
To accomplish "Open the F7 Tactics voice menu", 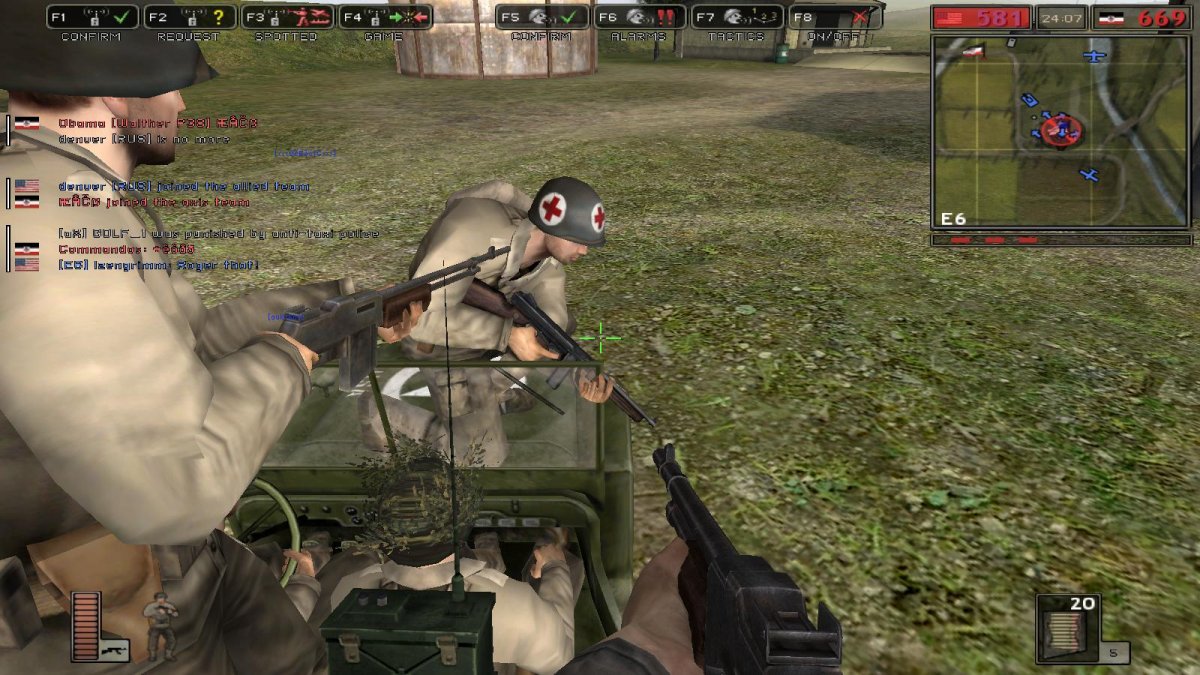I will point(737,17).
